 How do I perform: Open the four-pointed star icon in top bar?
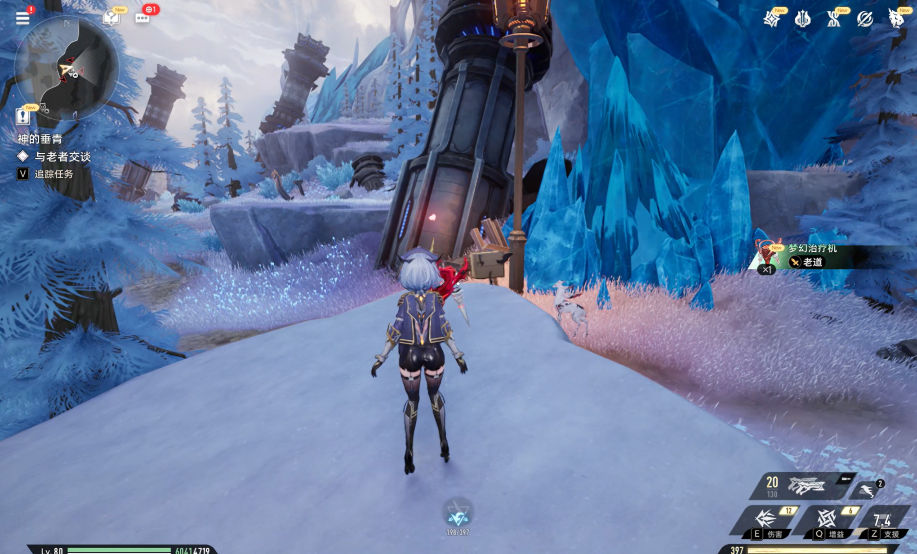click(771, 18)
